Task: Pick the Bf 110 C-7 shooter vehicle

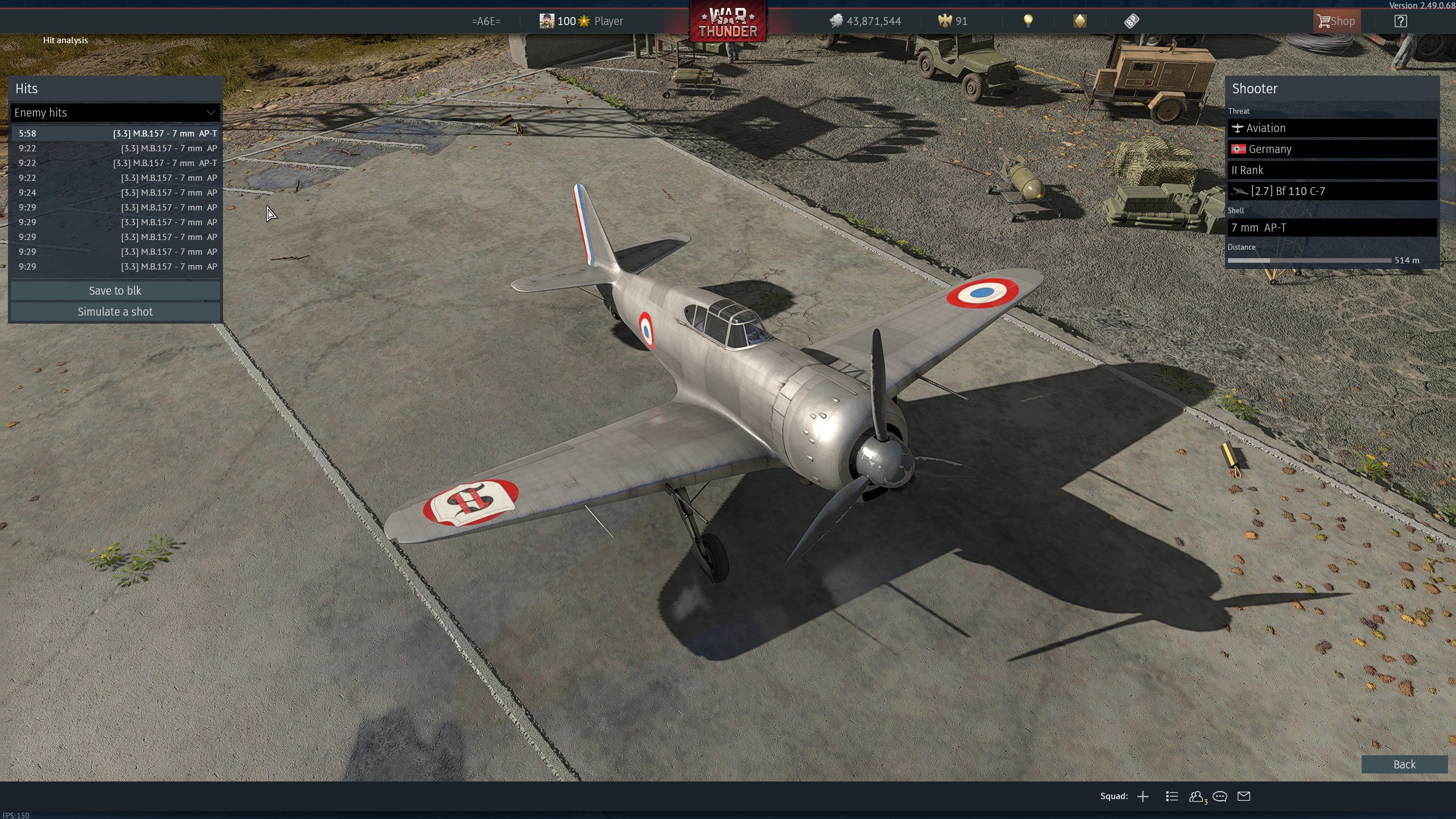Action: [x=1331, y=191]
